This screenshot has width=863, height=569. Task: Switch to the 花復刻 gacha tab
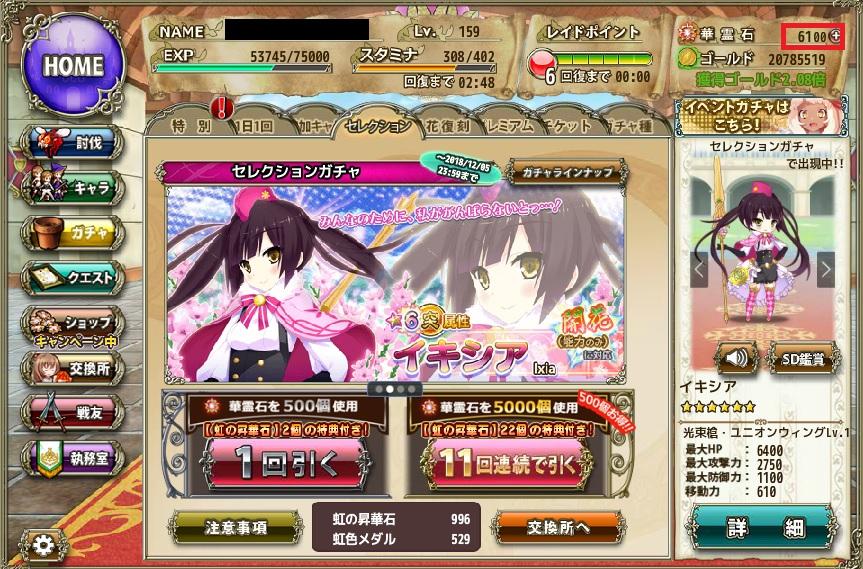click(x=449, y=126)
